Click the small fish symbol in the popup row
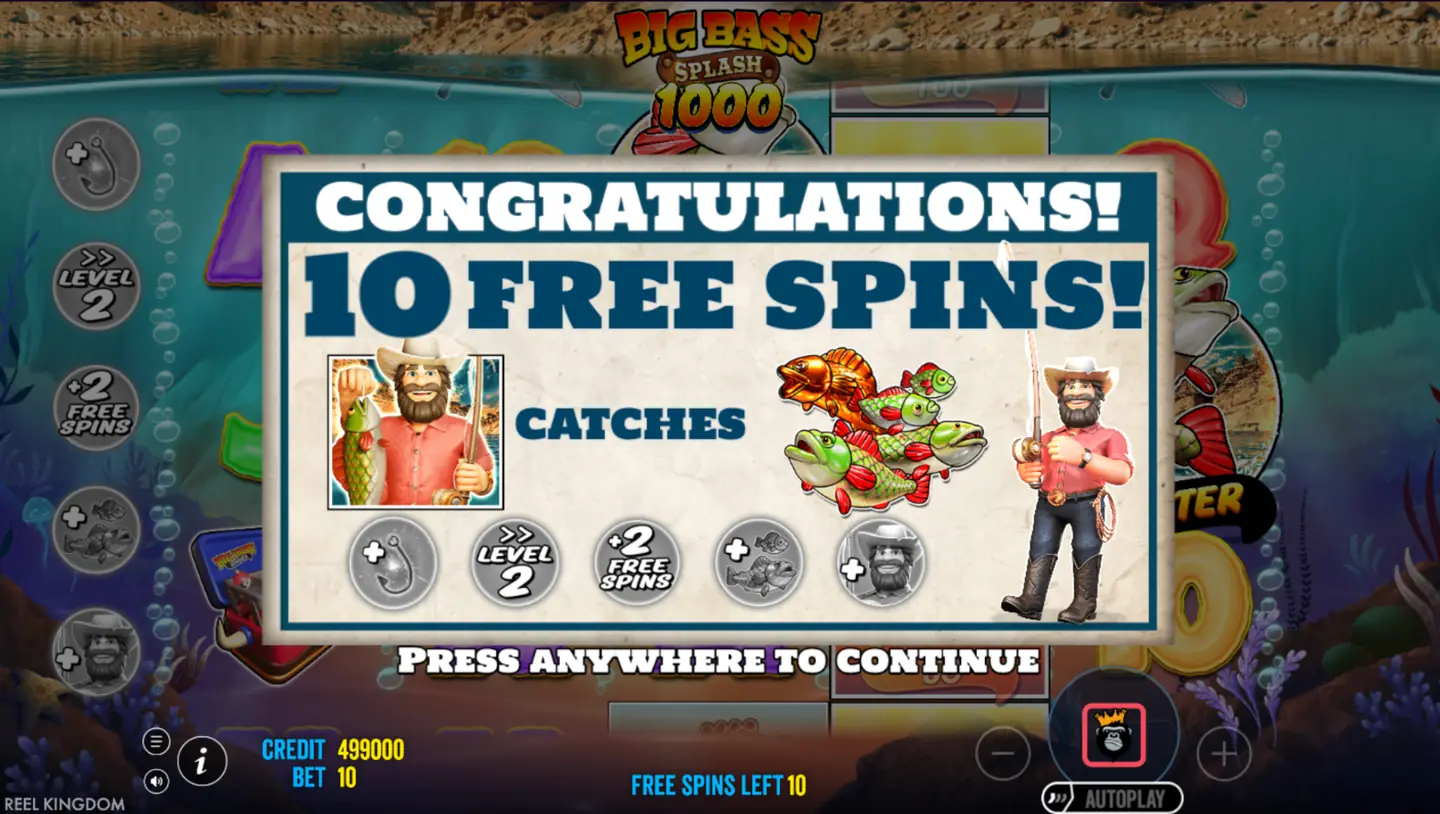The height and width of the screenshot is (814, 1440). tap(758, 562)
